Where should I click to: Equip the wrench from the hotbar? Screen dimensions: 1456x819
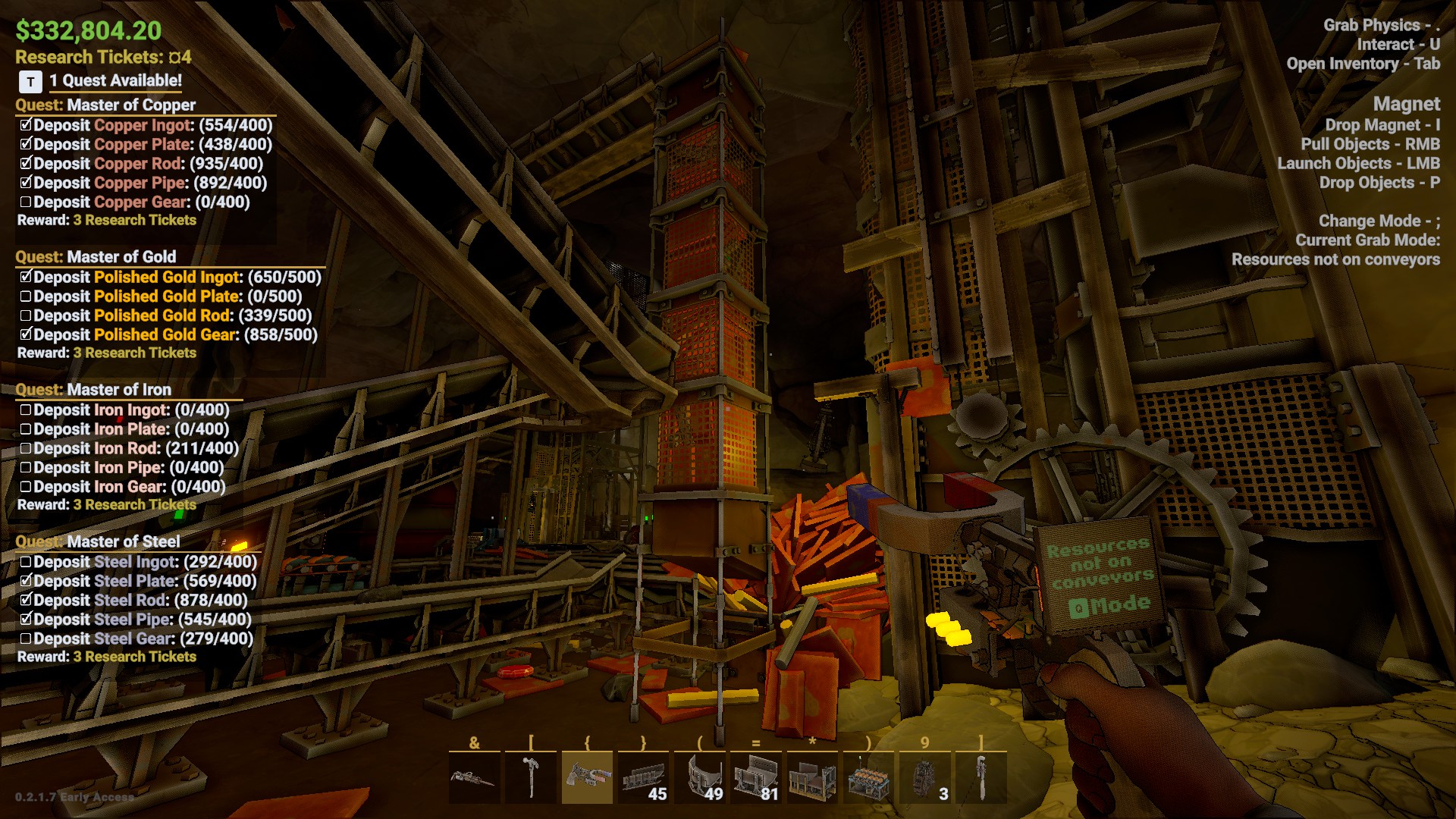click(981, 777)
